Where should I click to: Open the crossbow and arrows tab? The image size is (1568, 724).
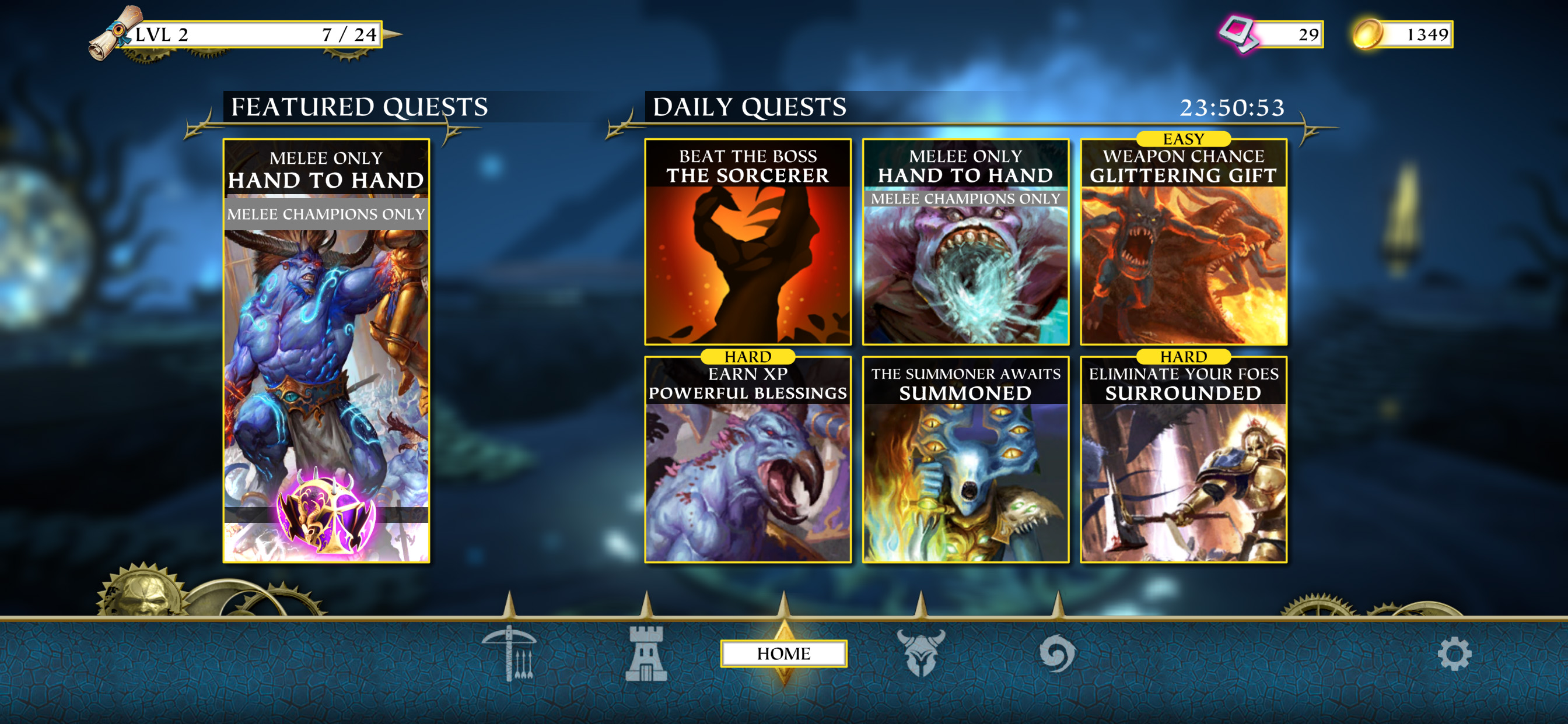coord(509,653)
